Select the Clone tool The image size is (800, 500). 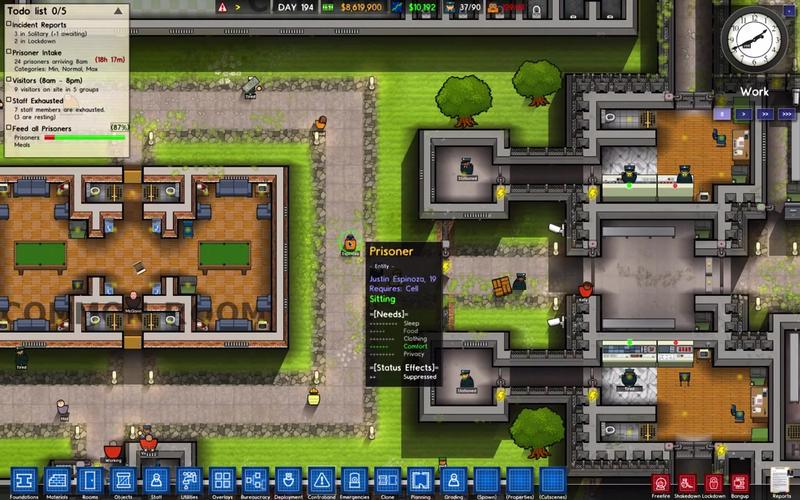pyautogui.click(x=385, y=480)
